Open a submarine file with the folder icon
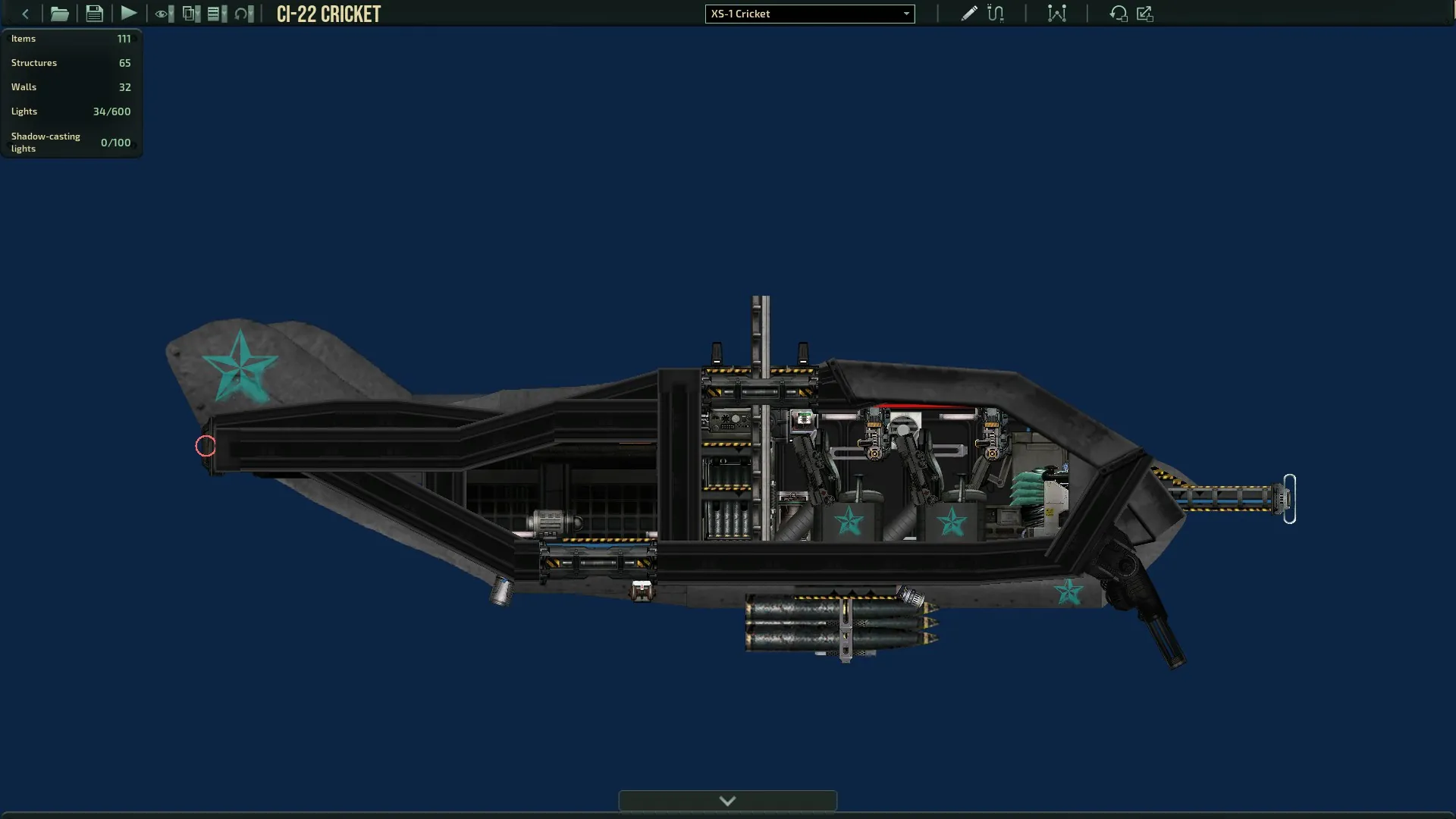Viewport: 1456px width, 819px height. [59, 14]
